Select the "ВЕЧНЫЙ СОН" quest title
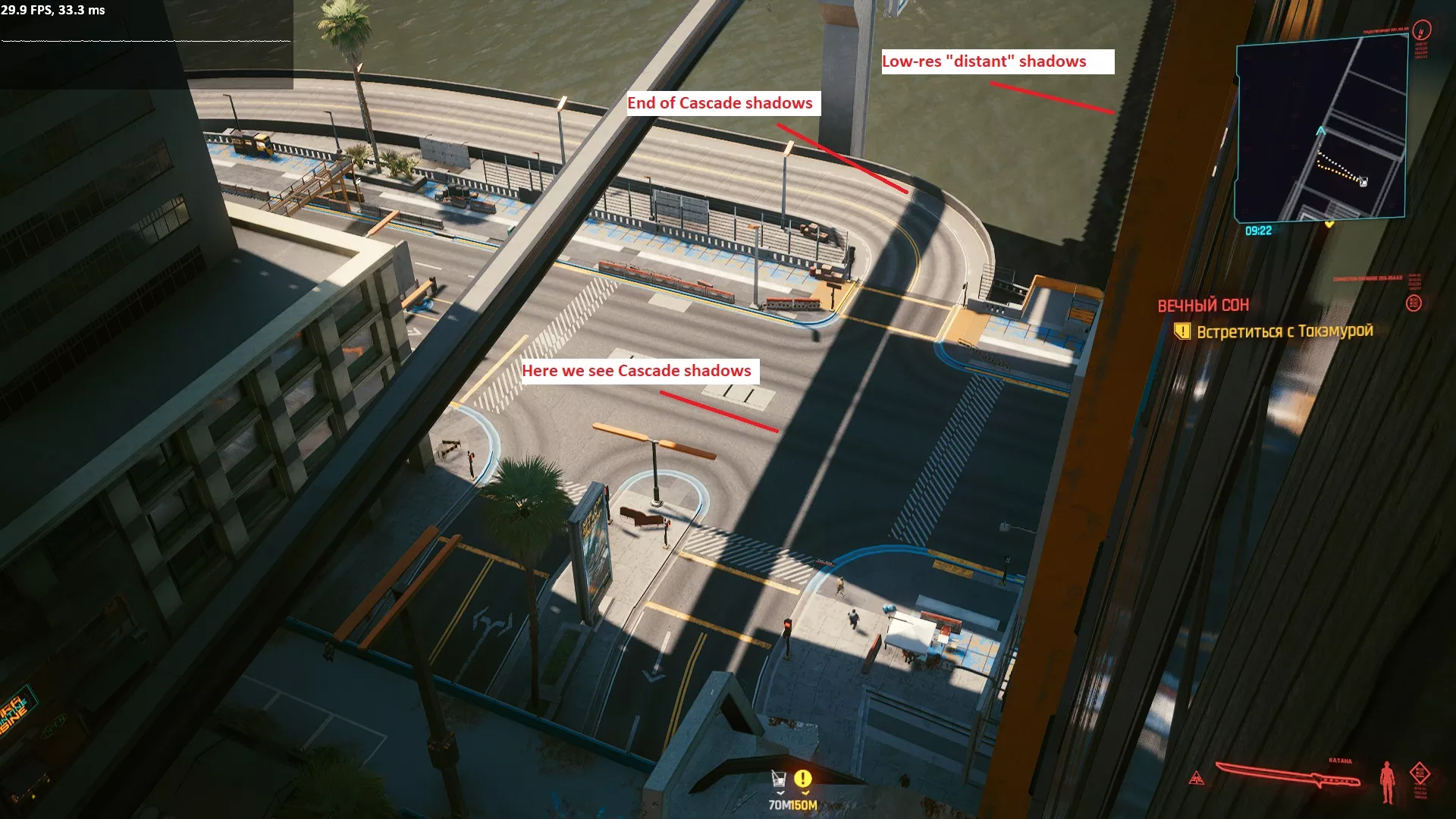 coord(1203,306)
